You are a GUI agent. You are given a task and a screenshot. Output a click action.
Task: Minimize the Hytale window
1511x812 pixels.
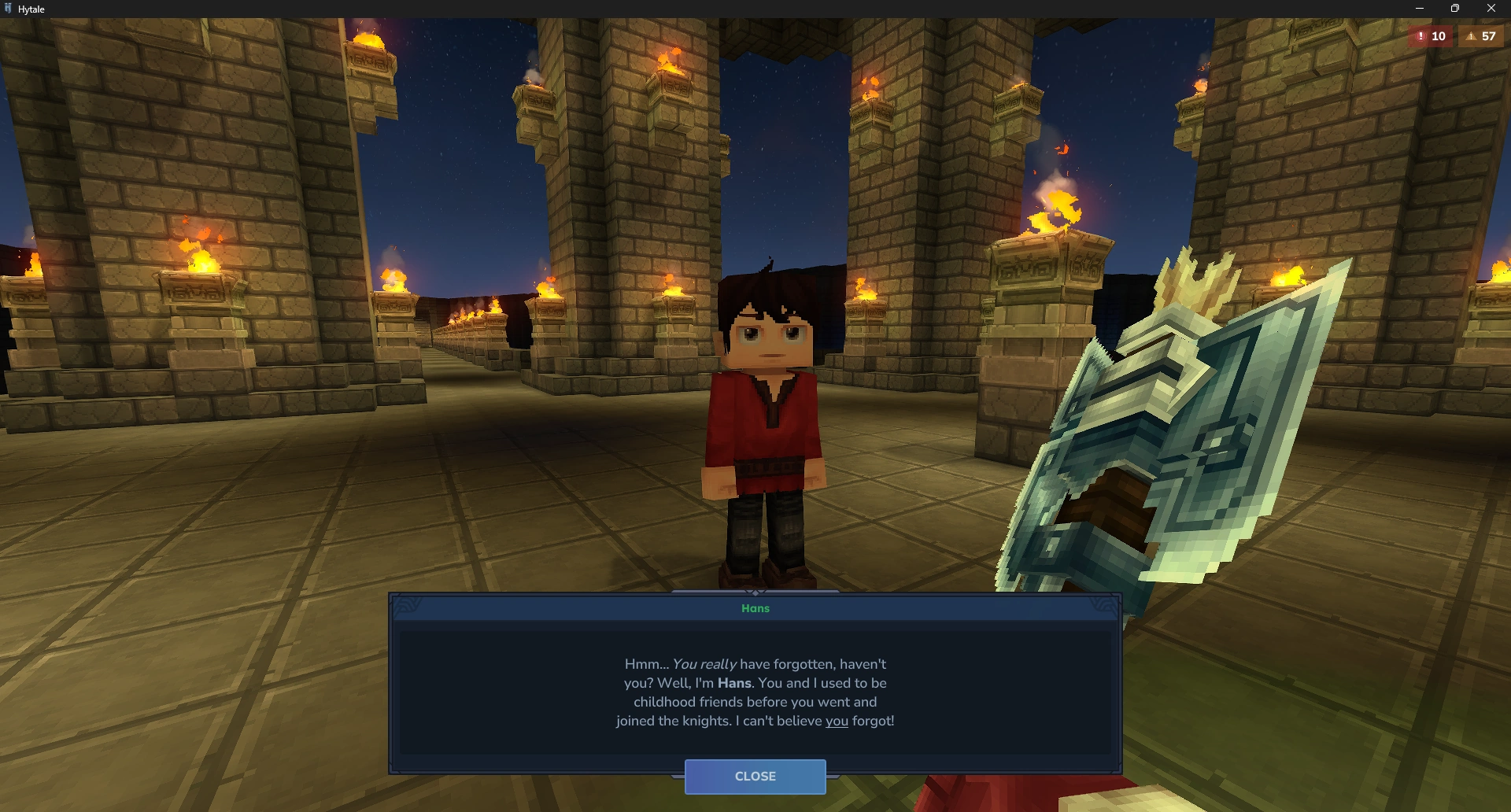[x=1420, y=9]
